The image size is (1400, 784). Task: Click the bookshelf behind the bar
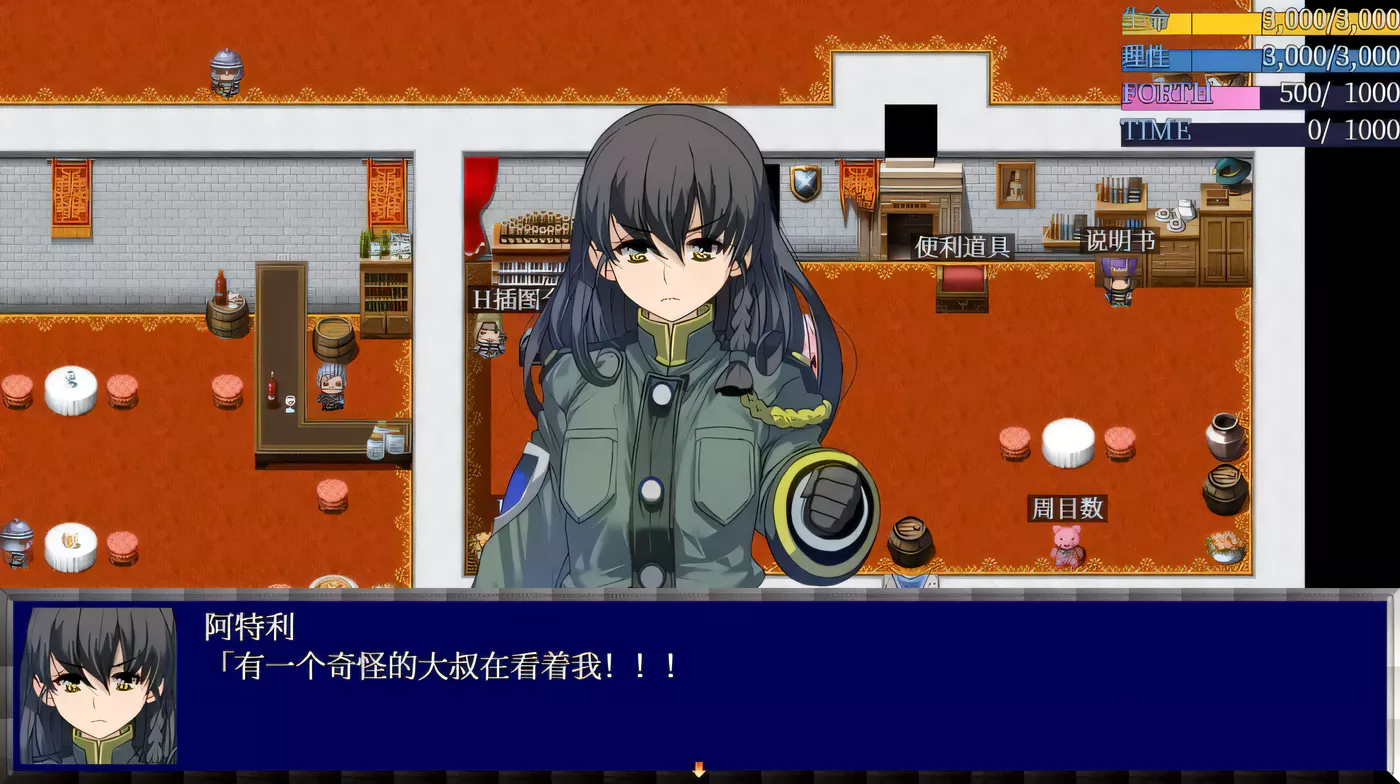[x=383, y=290]
